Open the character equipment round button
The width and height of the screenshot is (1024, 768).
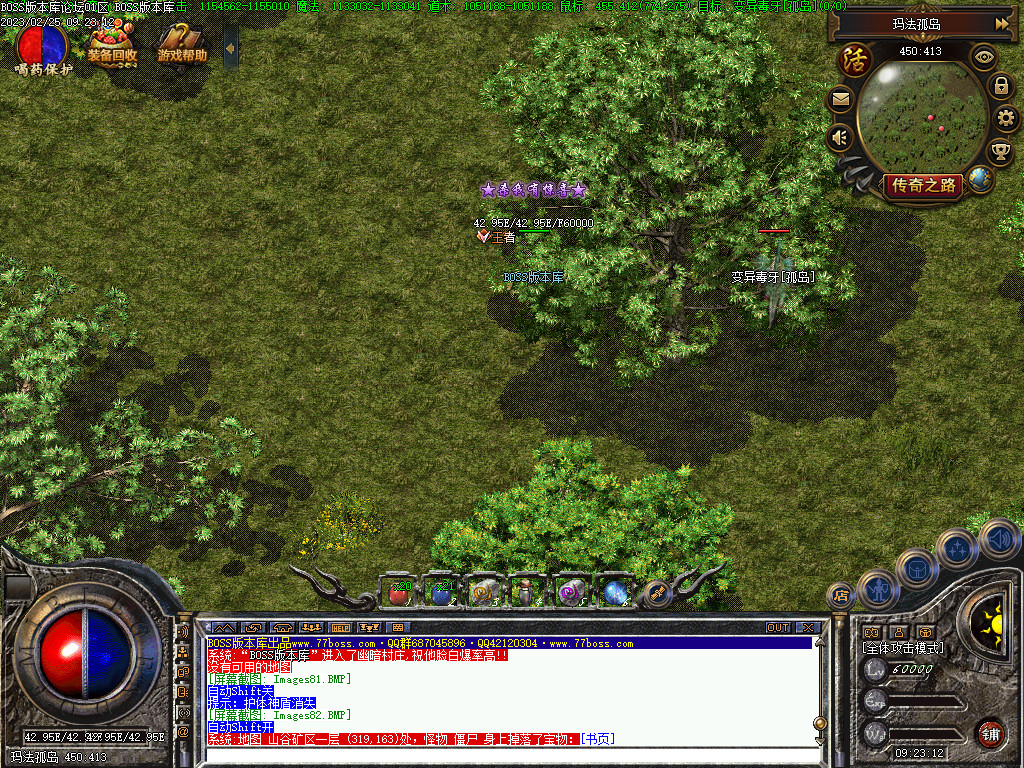click(877, 589)
